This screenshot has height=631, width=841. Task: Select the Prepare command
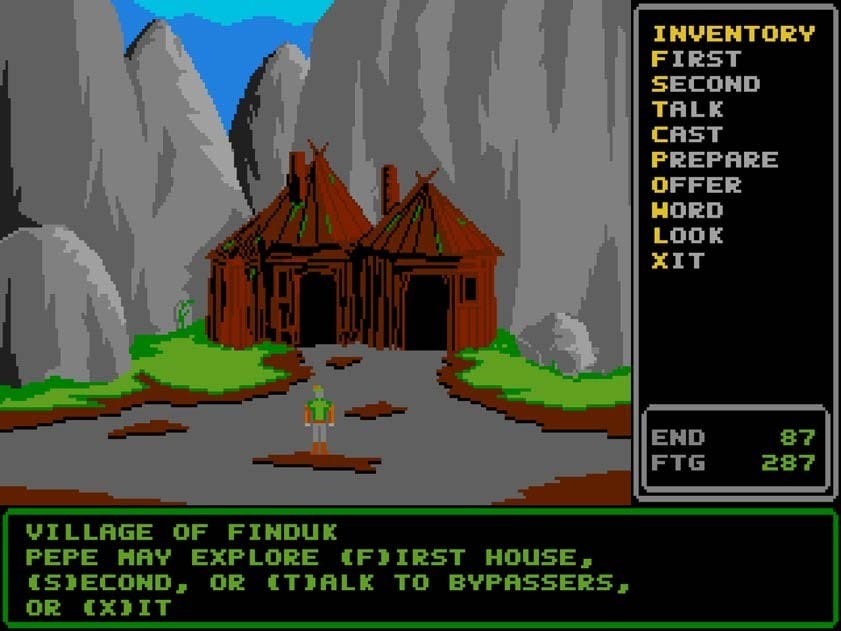tap(715, 160)
